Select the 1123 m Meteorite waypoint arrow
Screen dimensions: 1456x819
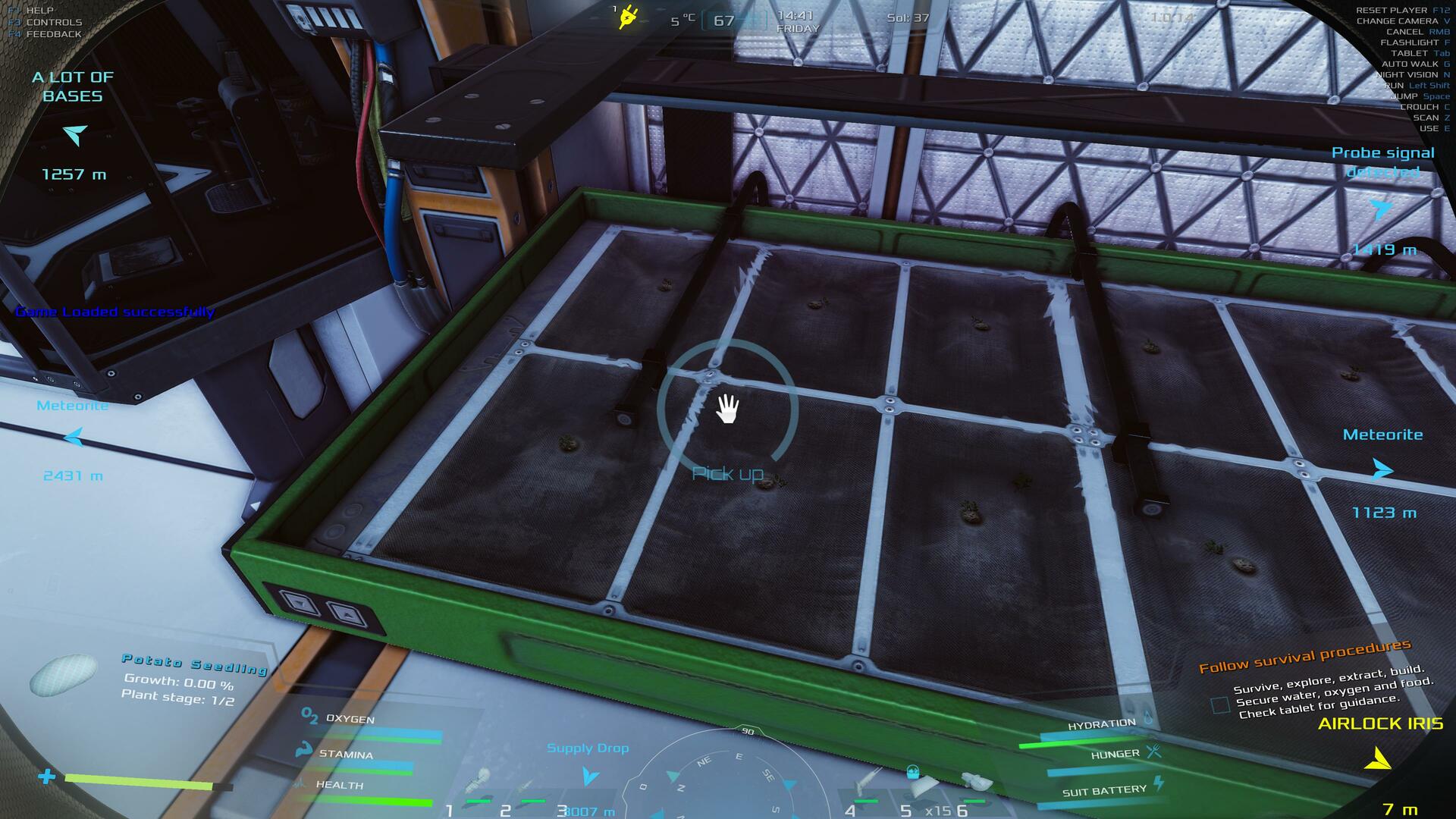[x=1382, y=470]
